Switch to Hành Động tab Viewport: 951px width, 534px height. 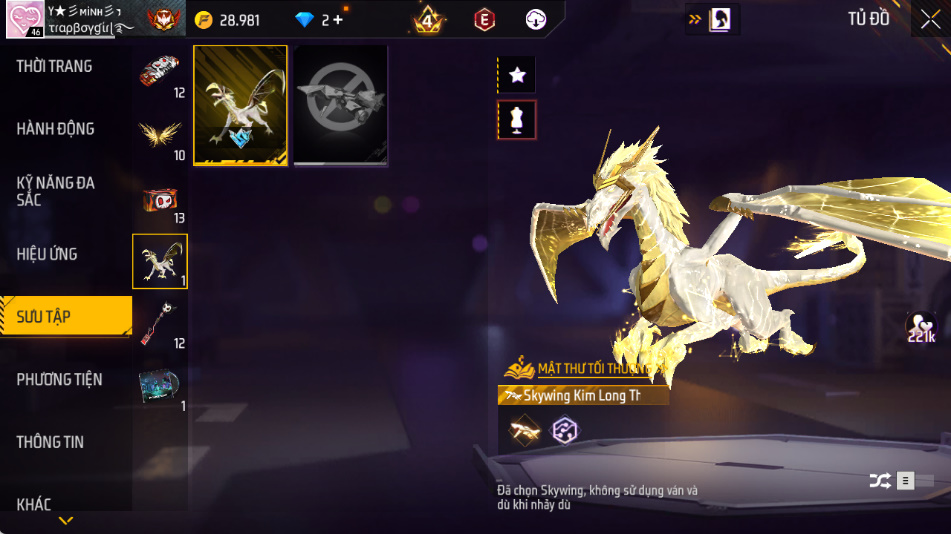point(56,129)
